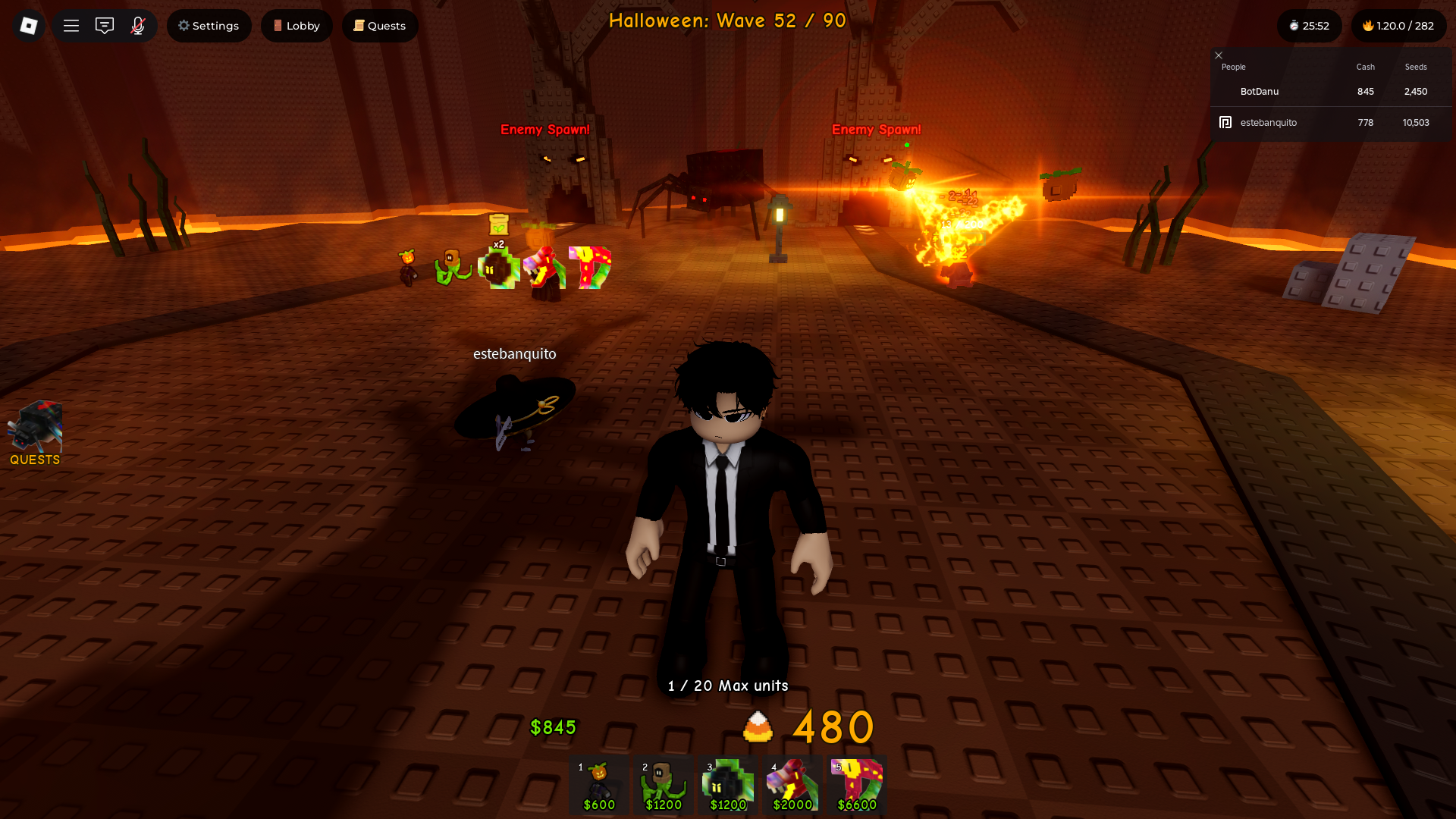Image resolution: width=1456 pixels, height=819 pixels.
Task: Select the $600 pumpkin unit slot
Action: [599, 786]
